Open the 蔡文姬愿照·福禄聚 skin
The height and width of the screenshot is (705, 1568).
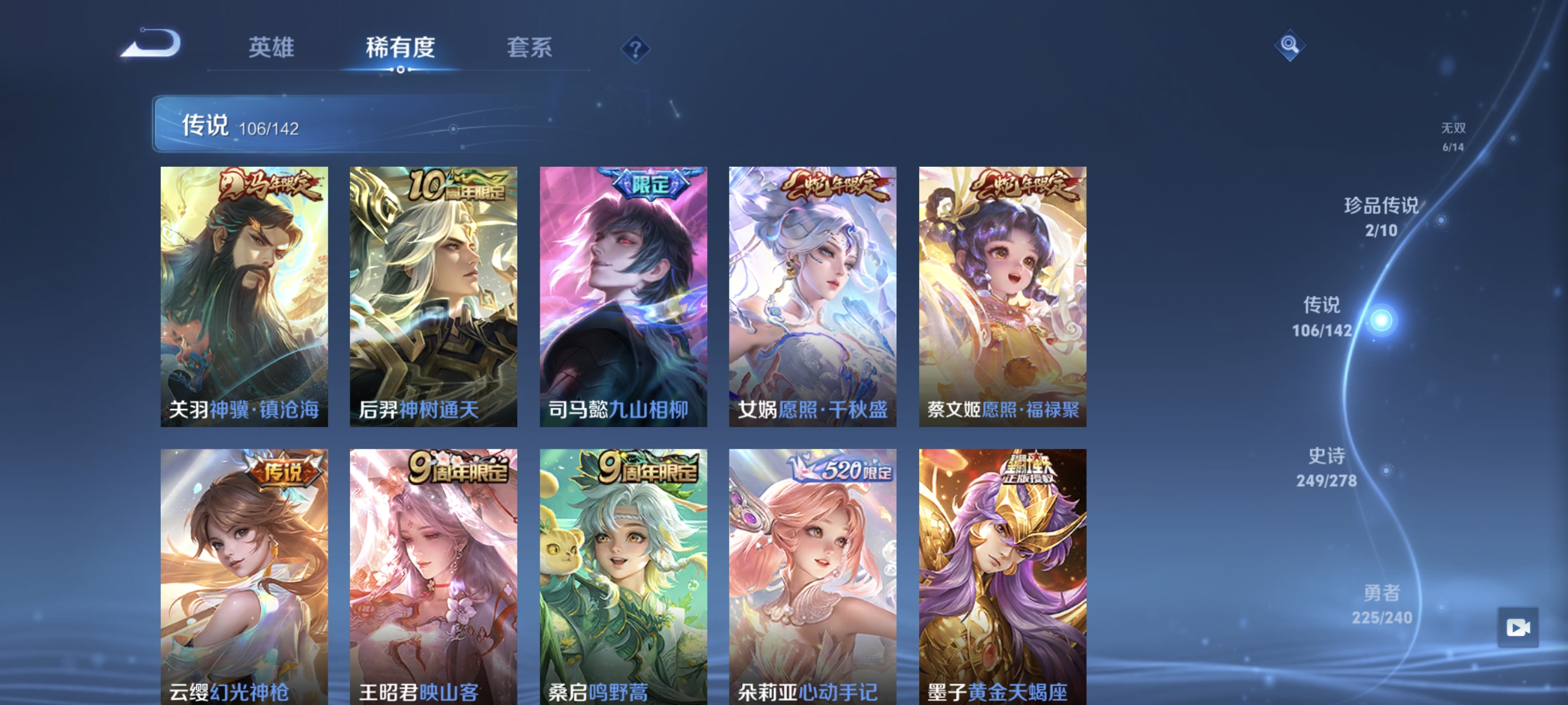[x=1001, y=298]
